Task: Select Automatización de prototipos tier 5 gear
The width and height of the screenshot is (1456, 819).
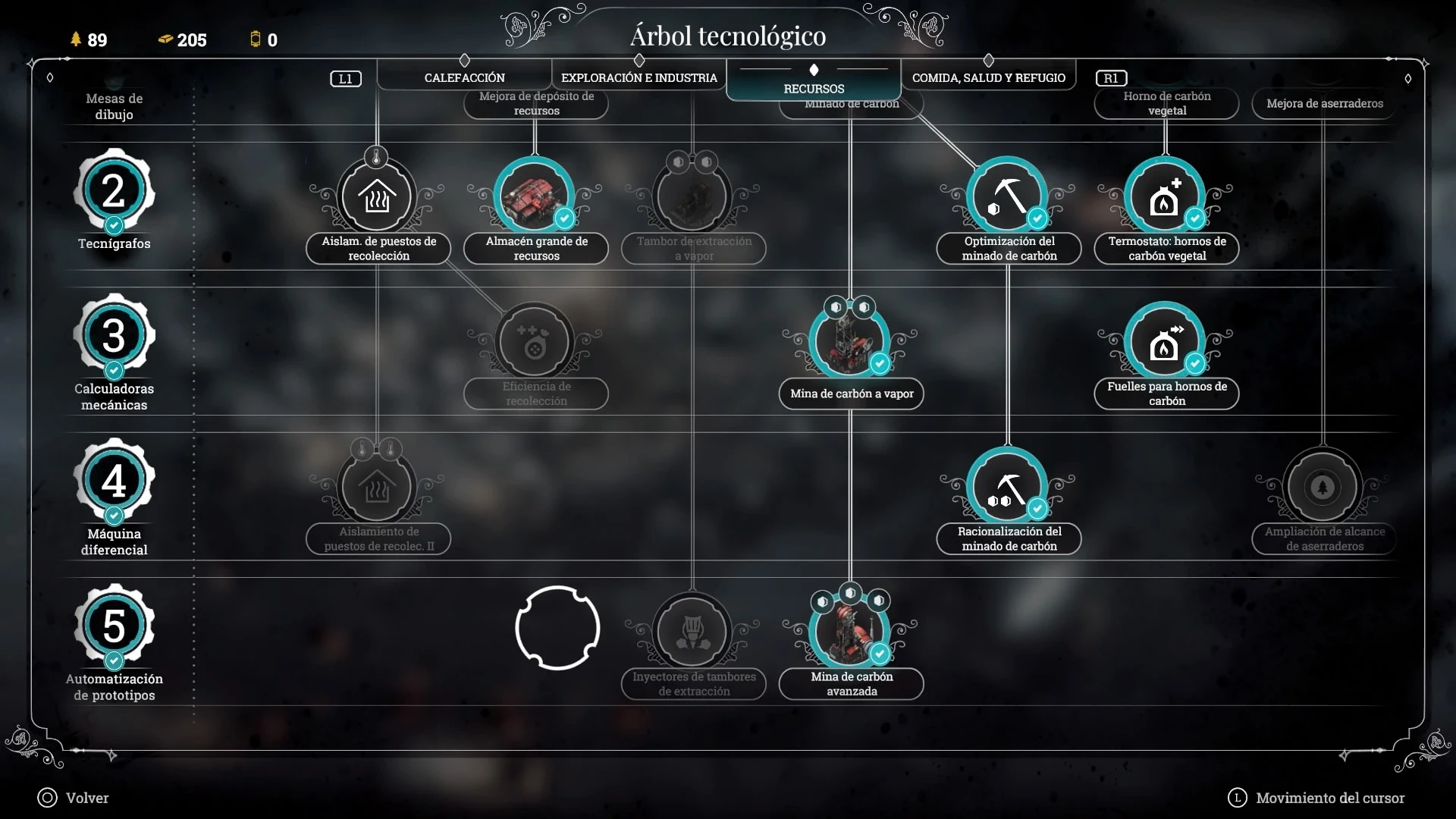Action: (x=114, y=626)
